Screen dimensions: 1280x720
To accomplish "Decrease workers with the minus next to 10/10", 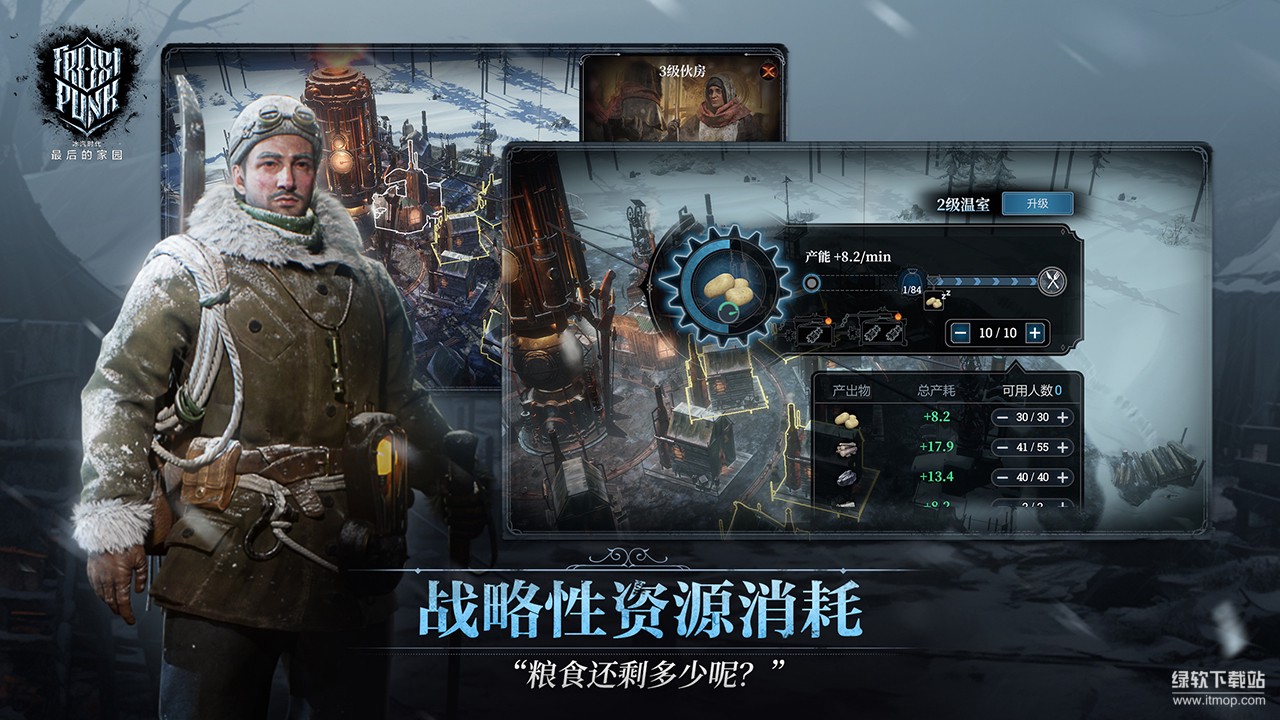I will point(960,332).
